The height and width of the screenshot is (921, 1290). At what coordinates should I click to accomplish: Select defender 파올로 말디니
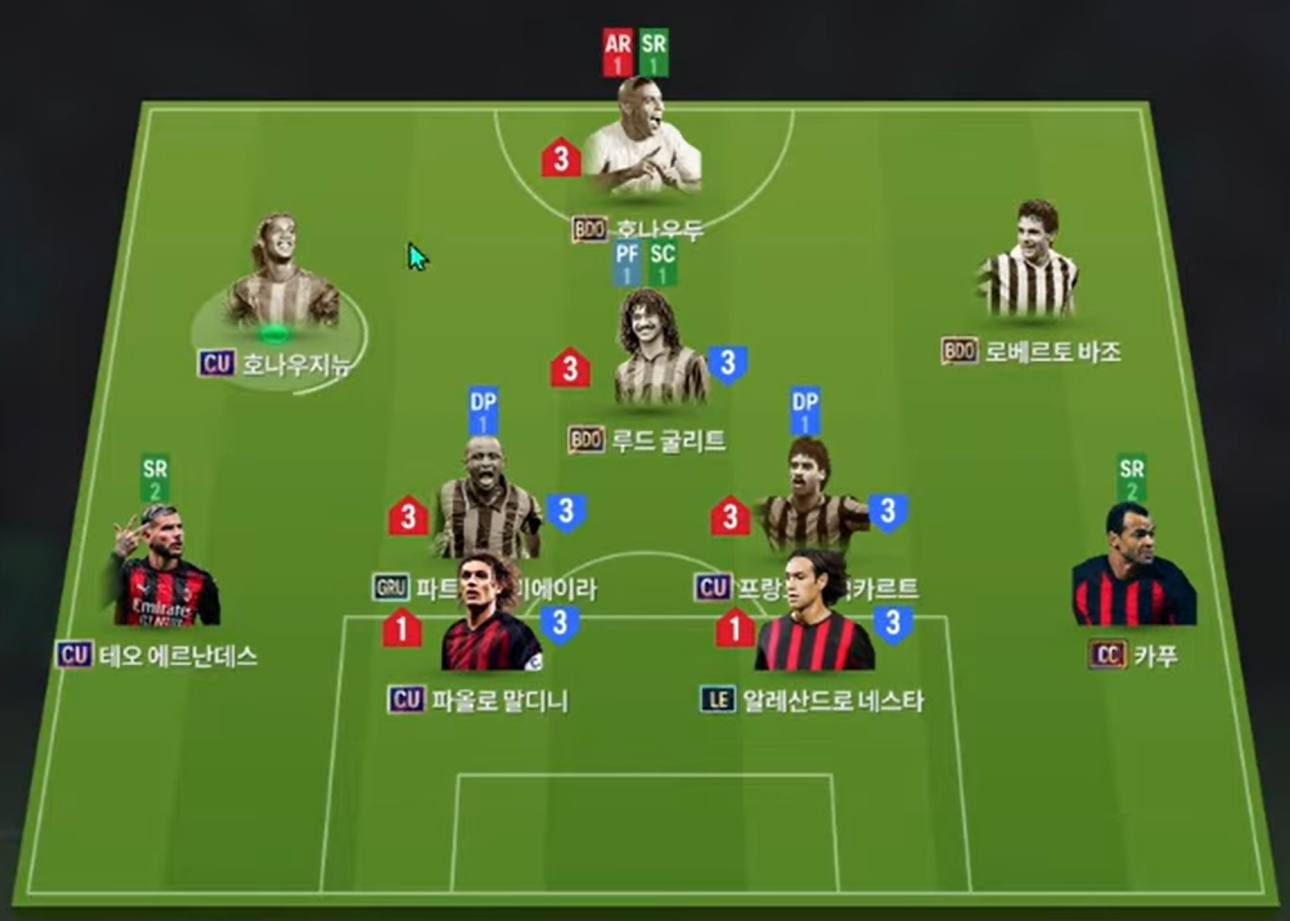click(x=490, y=620)
